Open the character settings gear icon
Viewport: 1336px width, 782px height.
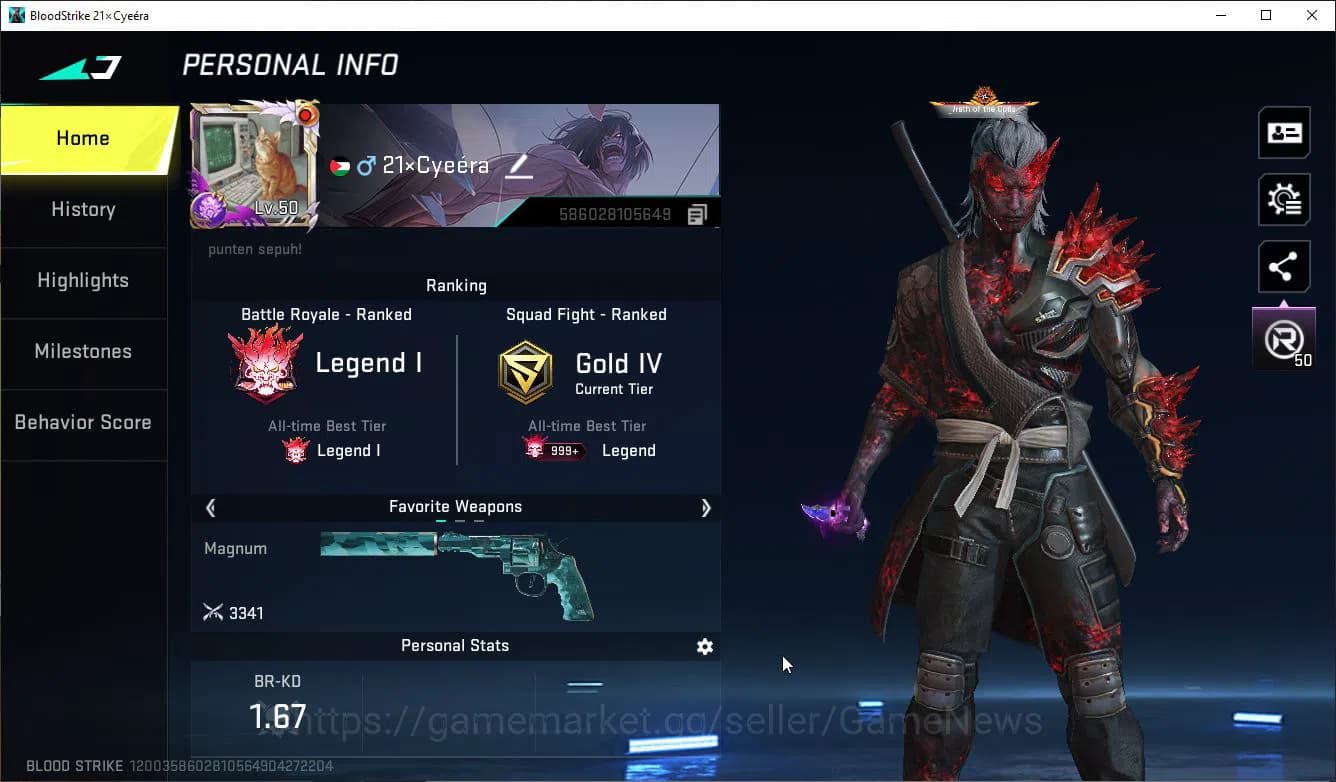[1284, 199]
